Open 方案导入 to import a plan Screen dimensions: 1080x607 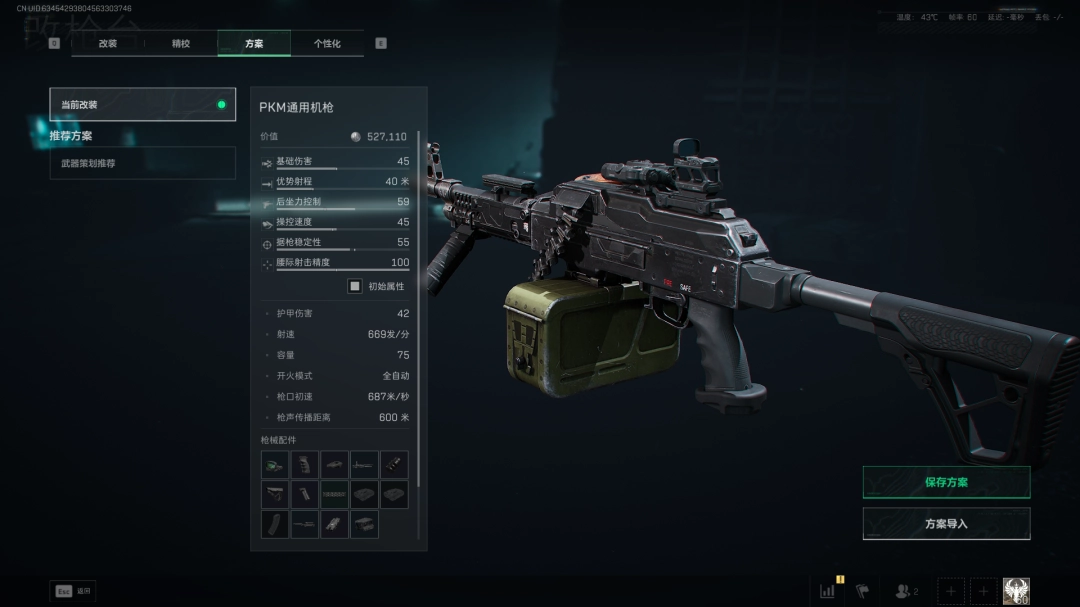pyautogui.click(x=946, y=524)
